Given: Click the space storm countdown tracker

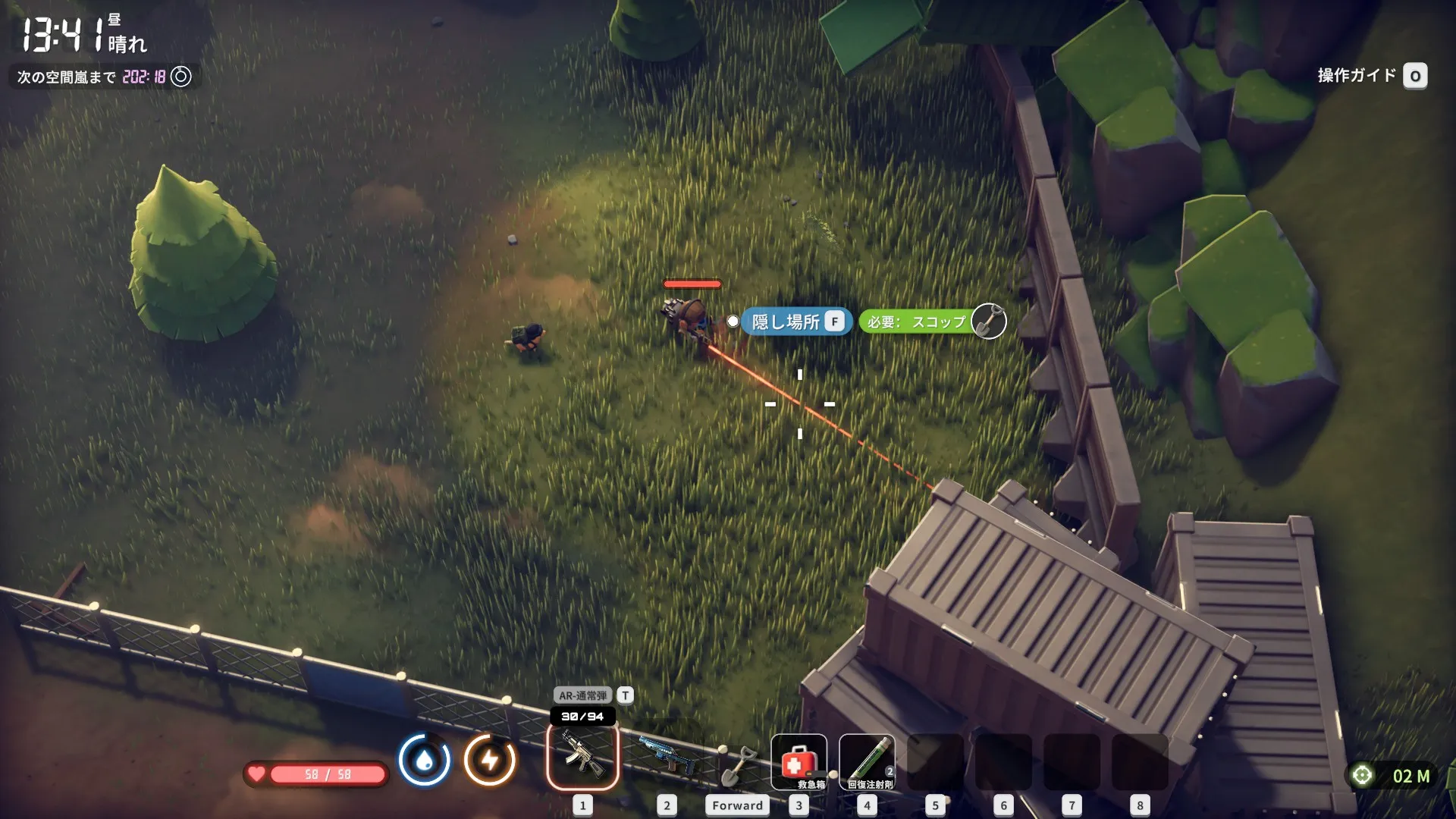Looking at the screenshot, I should (x=104, y=77).
